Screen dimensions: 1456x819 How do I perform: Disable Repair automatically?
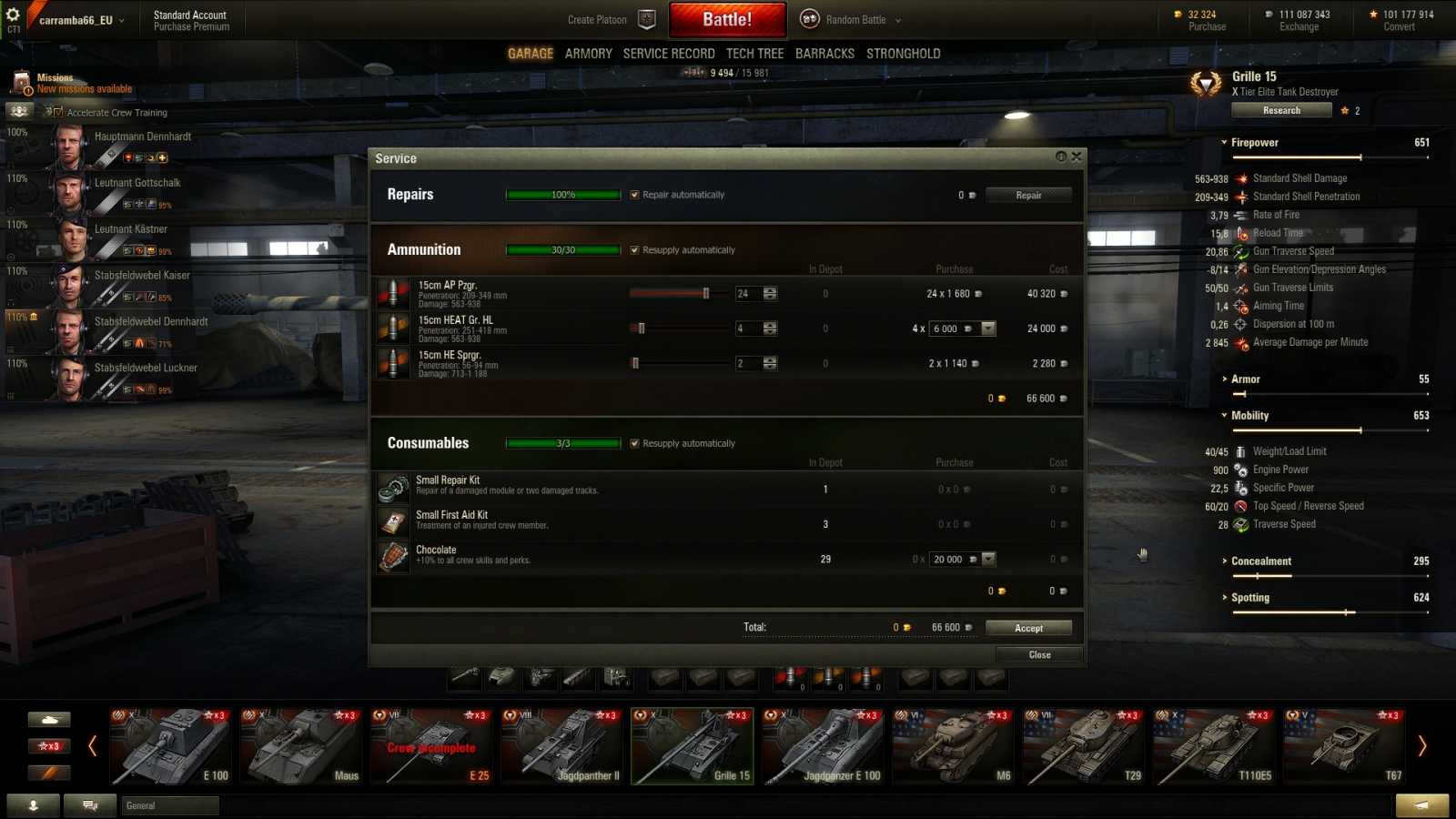click(633, 195)
